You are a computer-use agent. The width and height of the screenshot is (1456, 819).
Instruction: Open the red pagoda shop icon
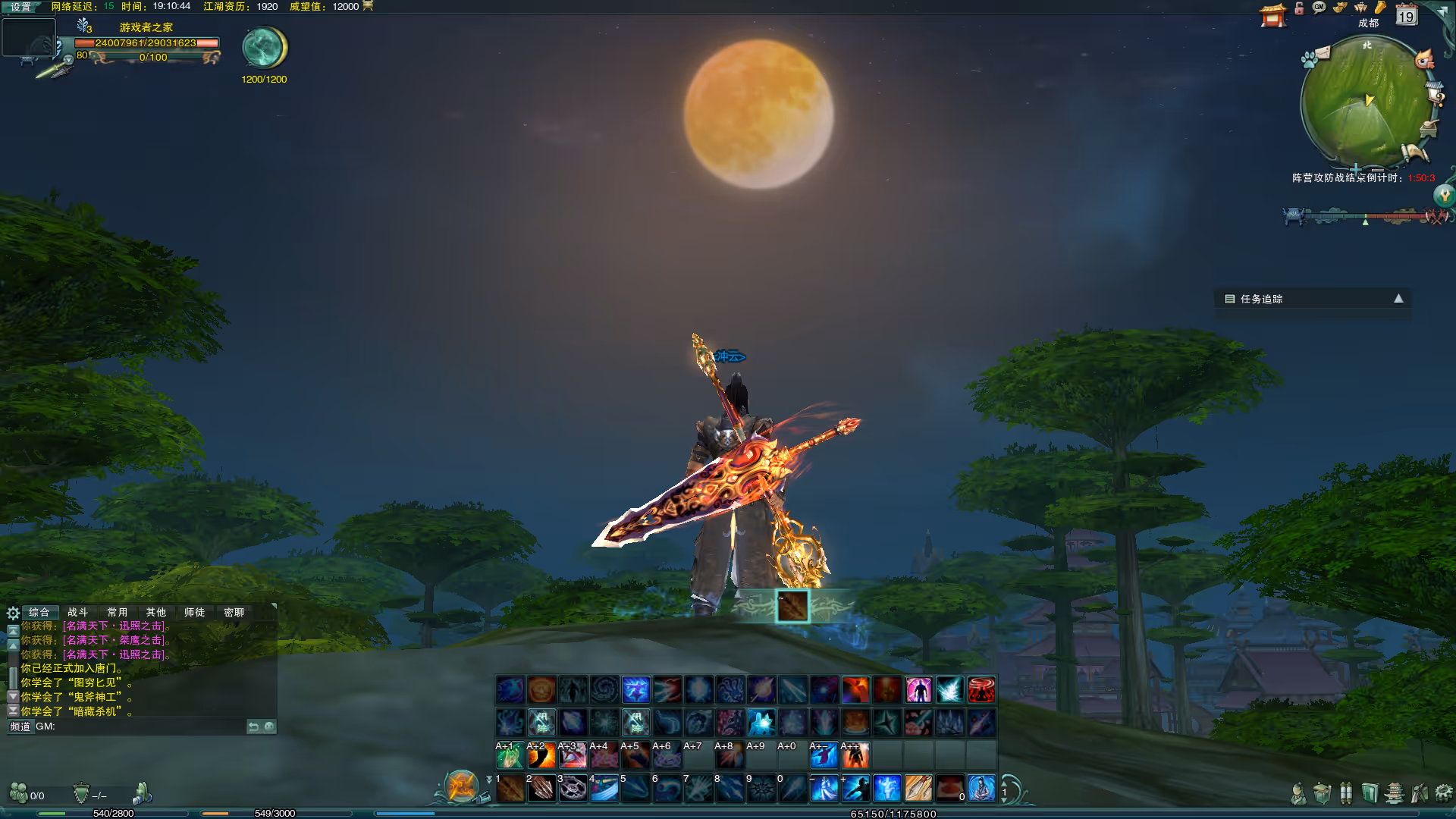click(x=1272, y=15)
